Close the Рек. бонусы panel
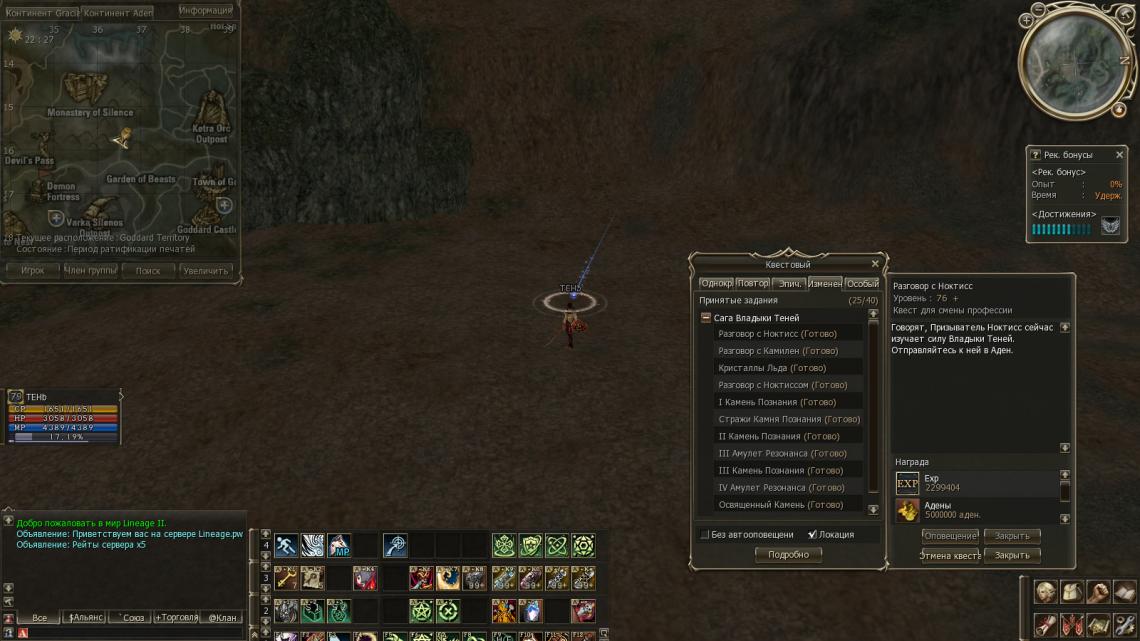 coord(1119,155)
